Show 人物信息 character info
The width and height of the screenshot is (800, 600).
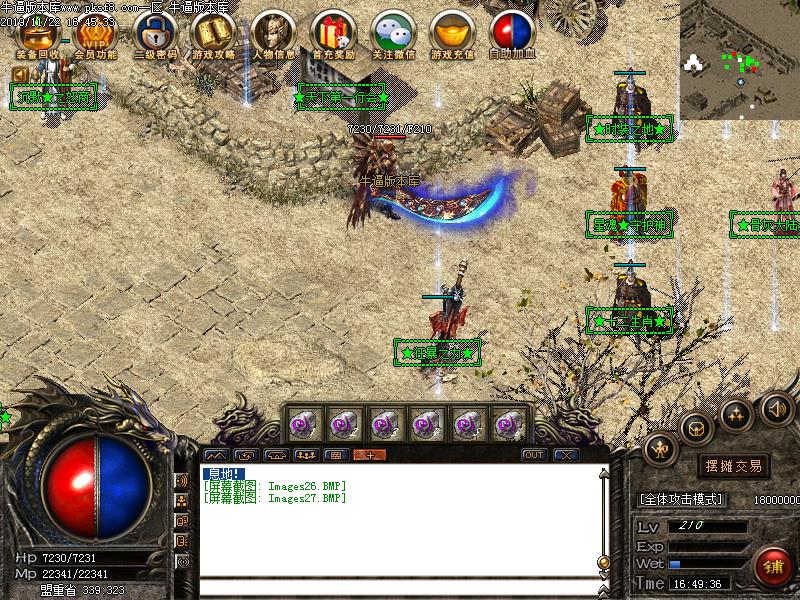272,34
